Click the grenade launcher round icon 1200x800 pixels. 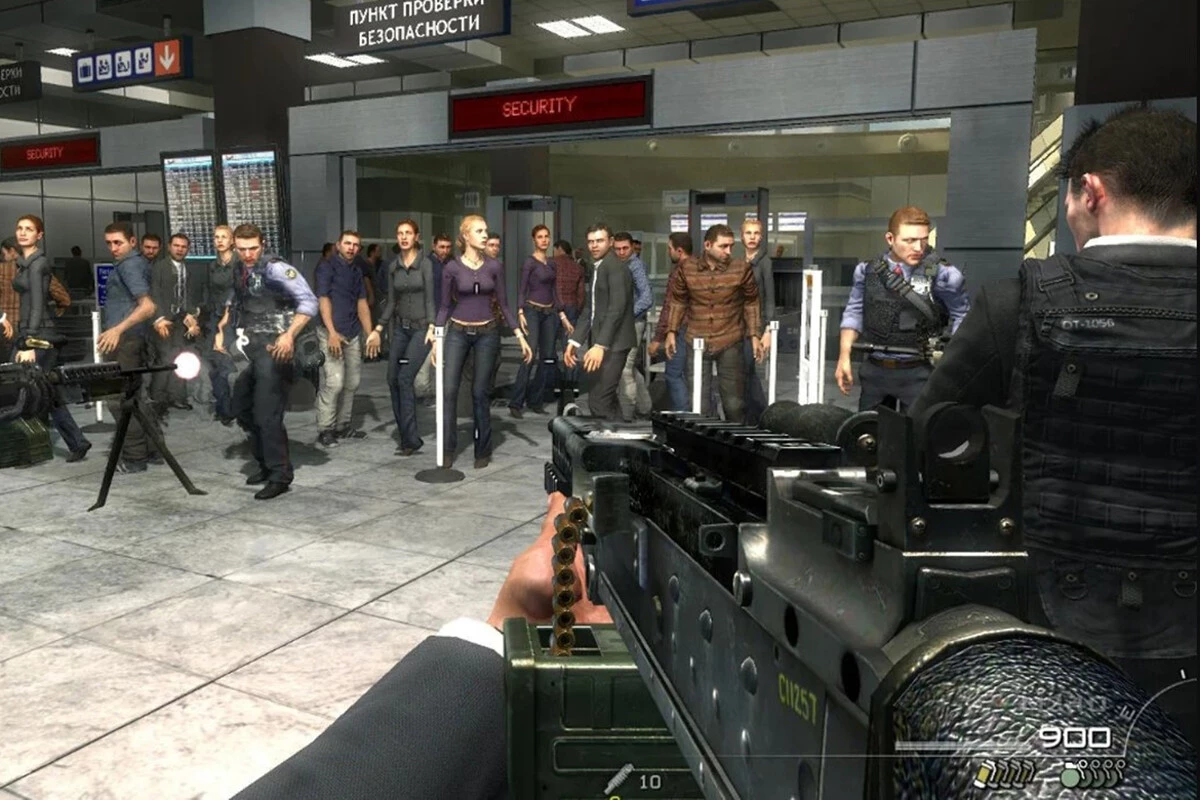click(618, 778)
